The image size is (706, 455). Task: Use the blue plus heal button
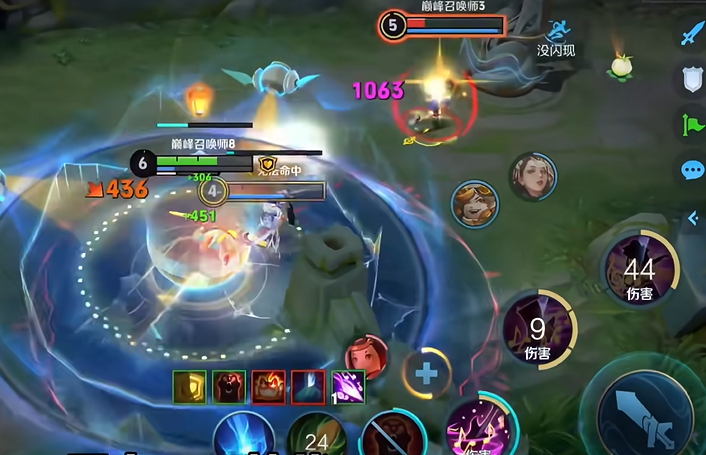click(427, 374)
